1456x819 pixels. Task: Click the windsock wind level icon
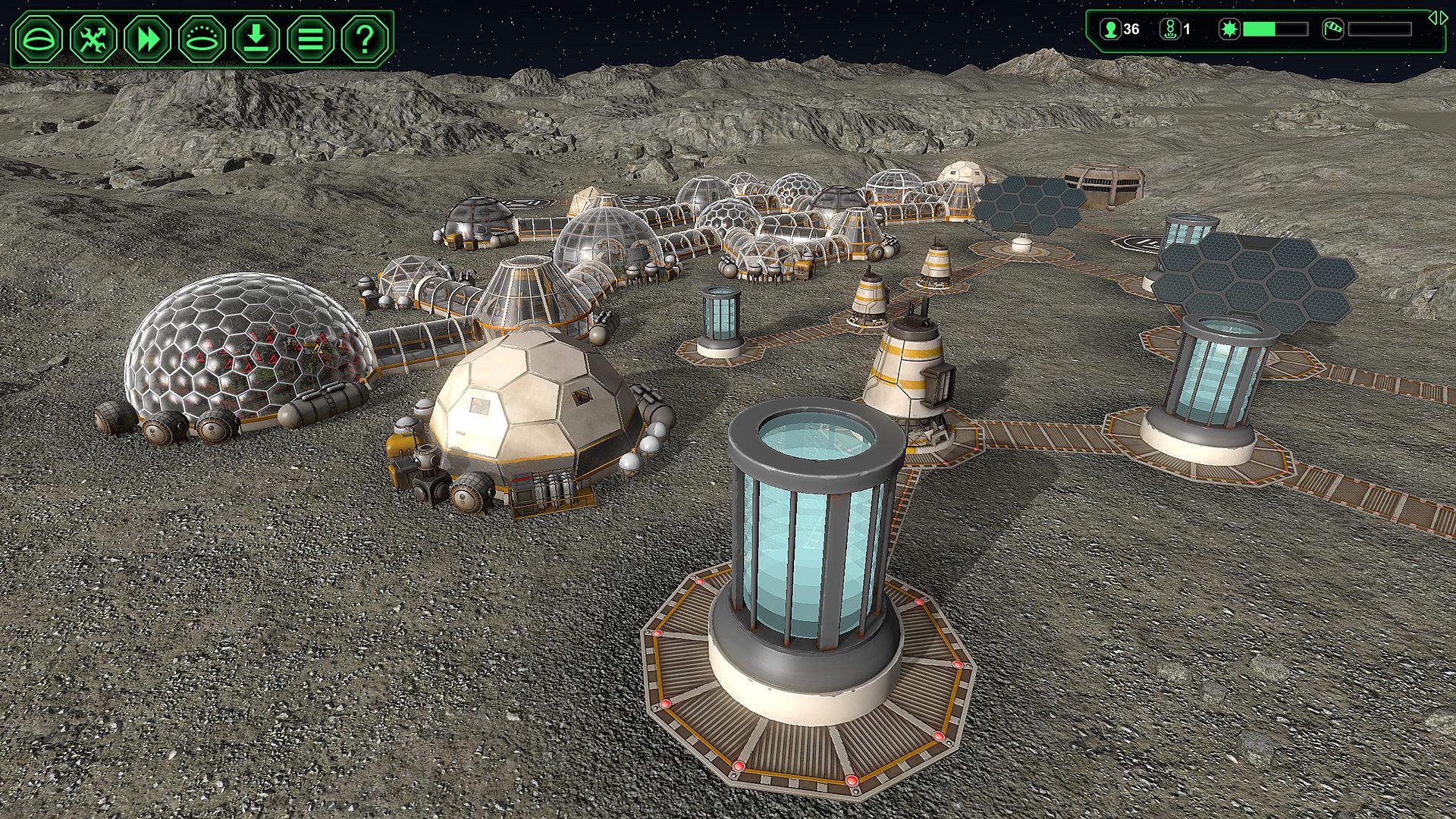tap(1333, 30)
